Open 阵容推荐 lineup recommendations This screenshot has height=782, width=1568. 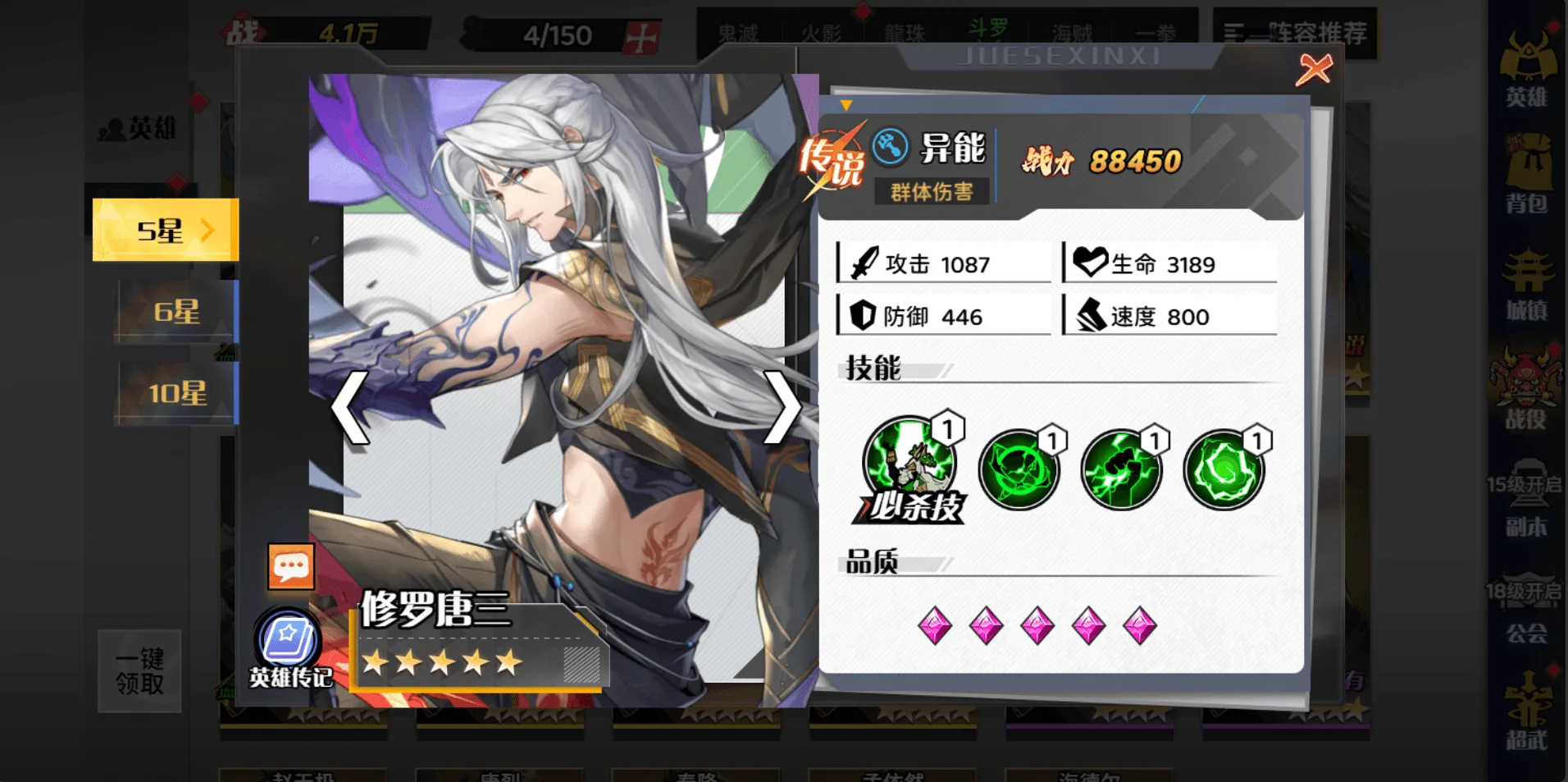click(x=1296, y=33)
